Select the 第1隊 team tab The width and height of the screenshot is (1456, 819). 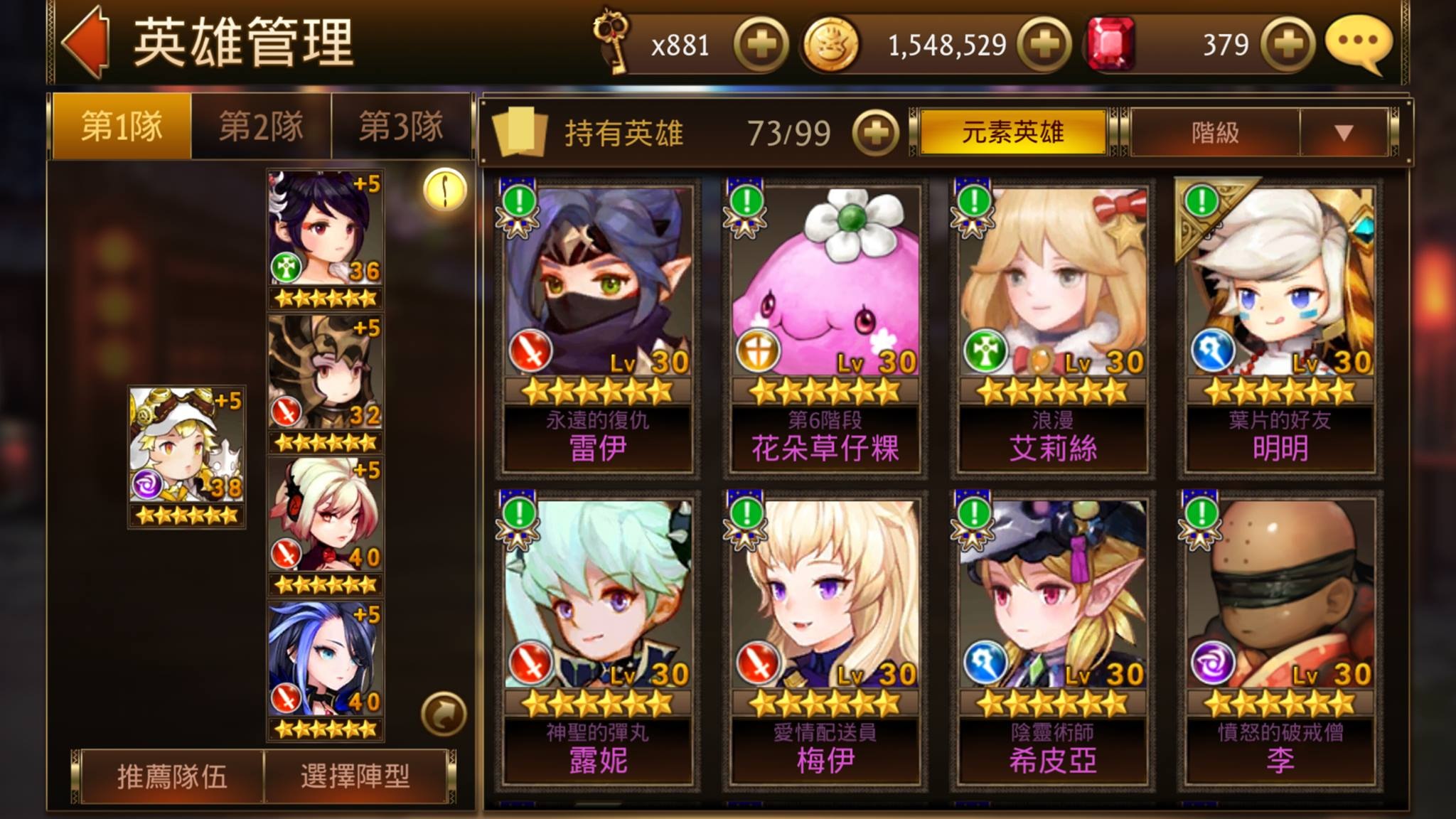tap(122, 127)
